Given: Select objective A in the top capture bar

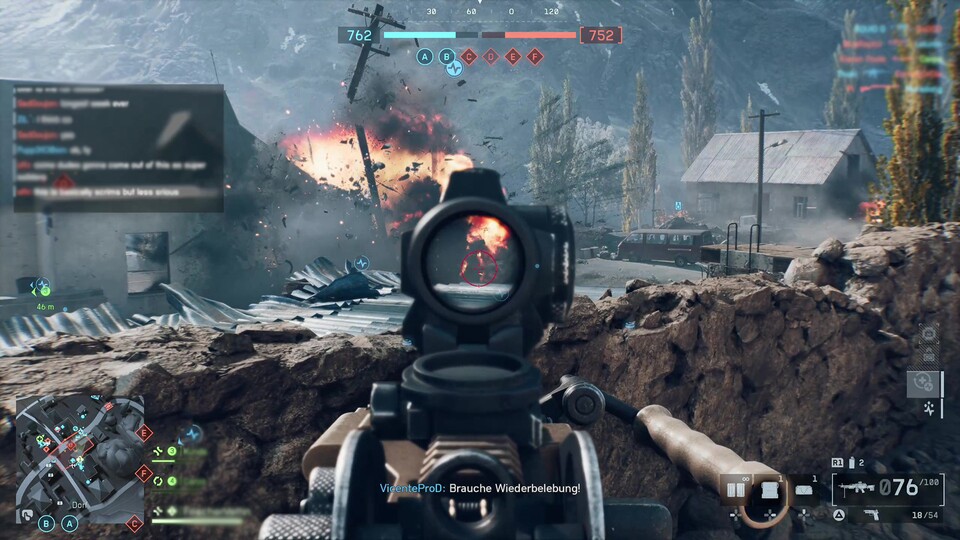Looking at the screenshot, I should pos(425,57).
